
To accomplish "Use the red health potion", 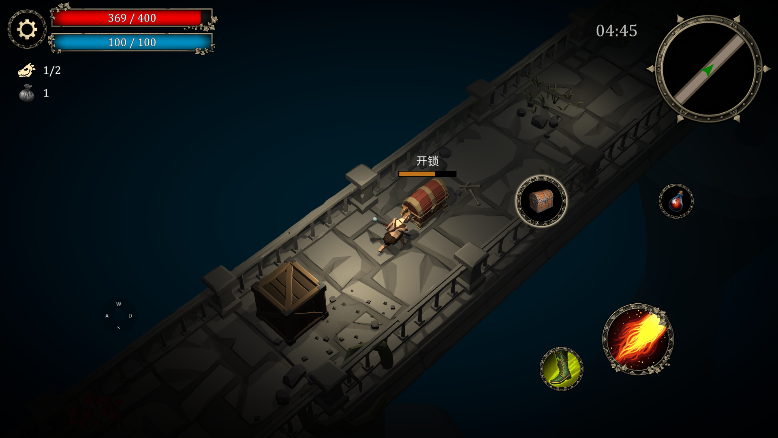I will (676, 201).
